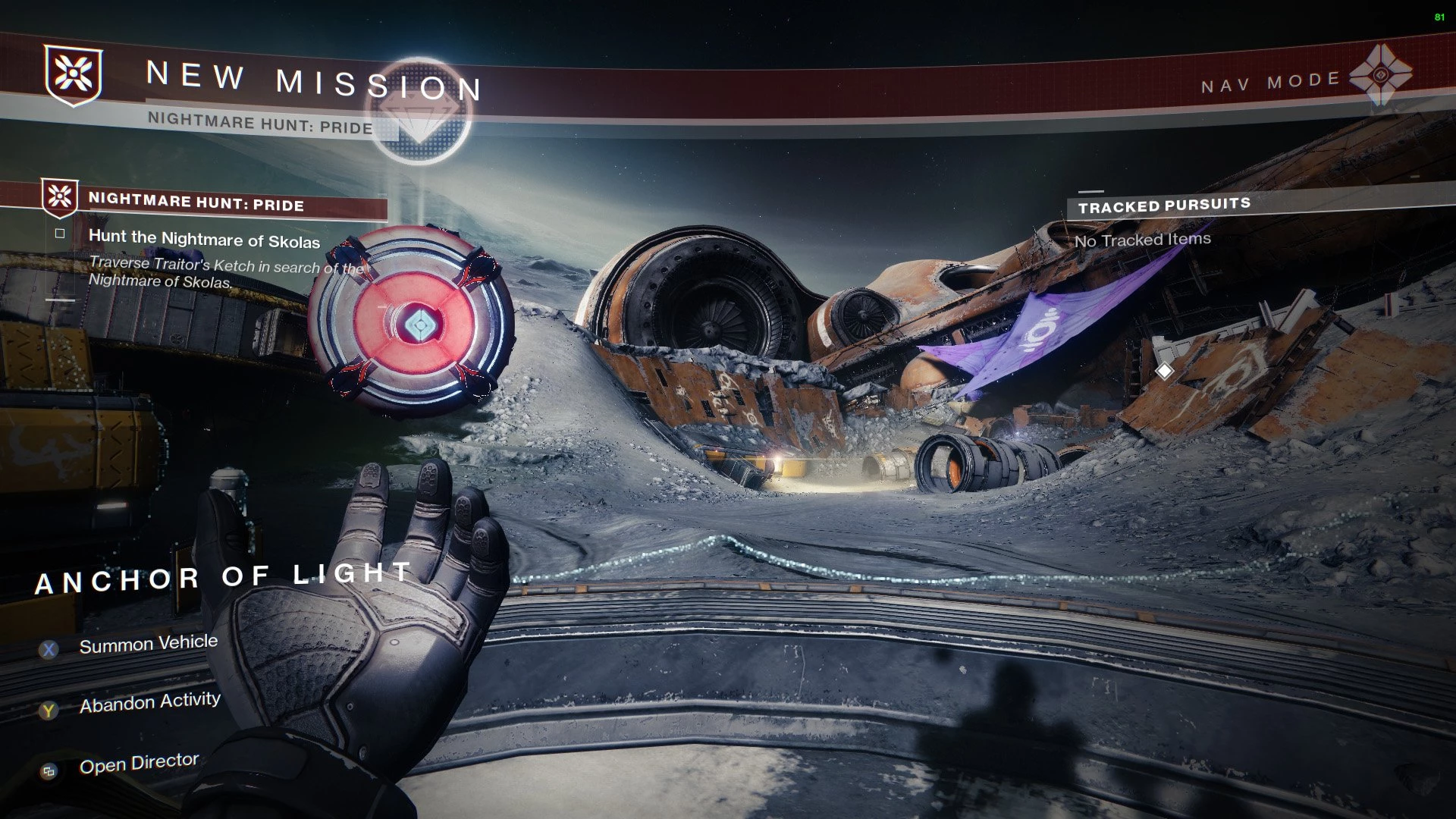Click the Nav Mode Ghost icon

[x=1381, y=76]
